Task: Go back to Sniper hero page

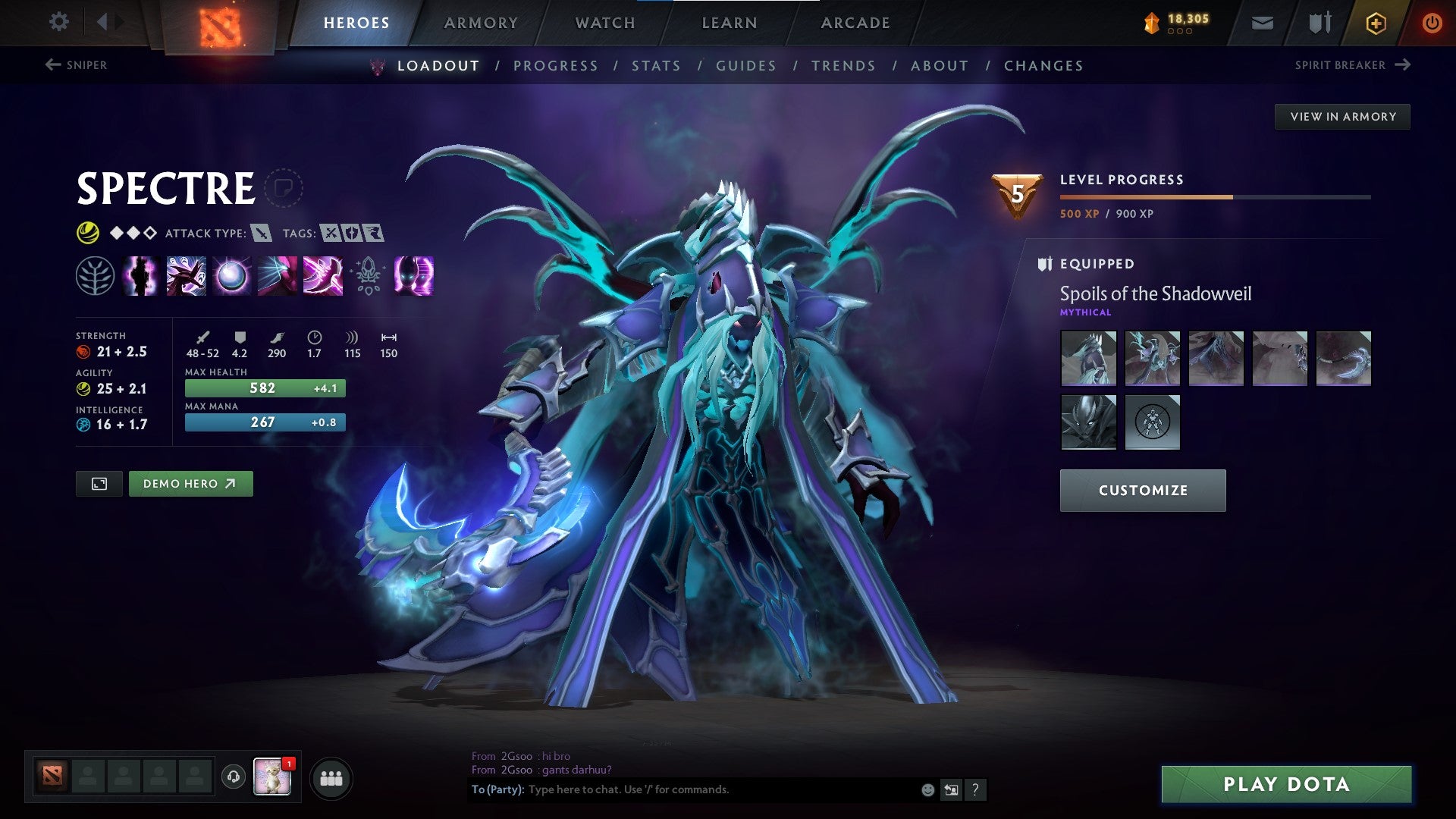Action: [x=78, y=65]
